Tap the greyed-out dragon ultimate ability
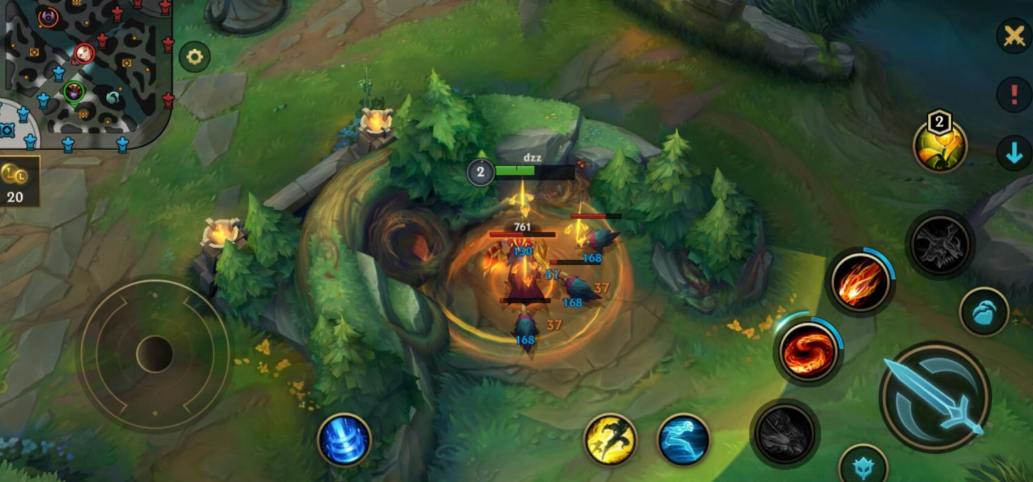The image size is (1033, 482). [940, 244]
